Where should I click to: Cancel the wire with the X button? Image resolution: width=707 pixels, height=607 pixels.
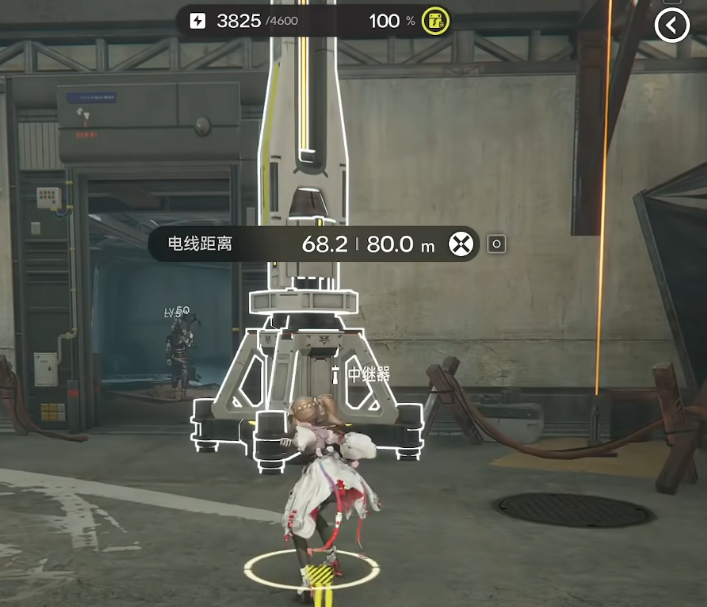[460, 243]
